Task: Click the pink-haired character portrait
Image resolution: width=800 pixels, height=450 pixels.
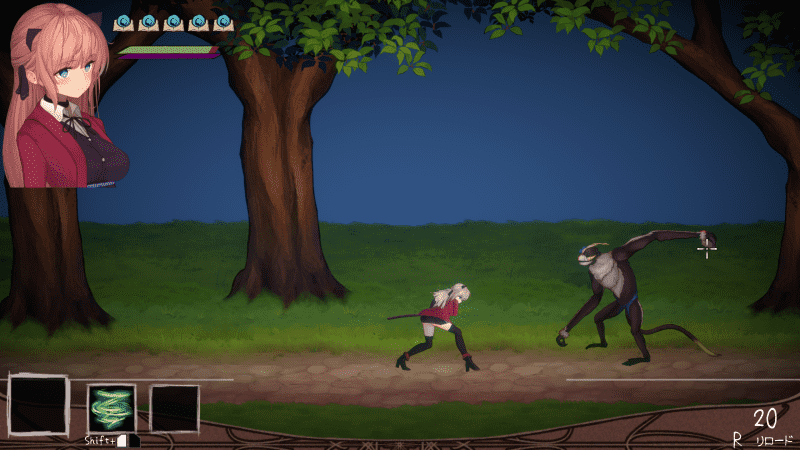Action: coord(64,95)
